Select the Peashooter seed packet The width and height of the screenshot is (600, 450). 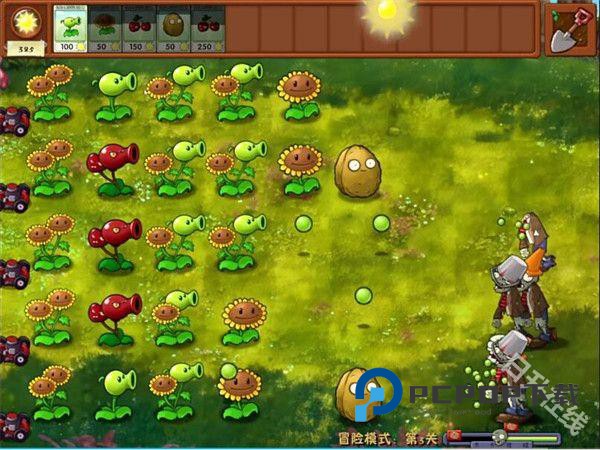click(70, 30)
